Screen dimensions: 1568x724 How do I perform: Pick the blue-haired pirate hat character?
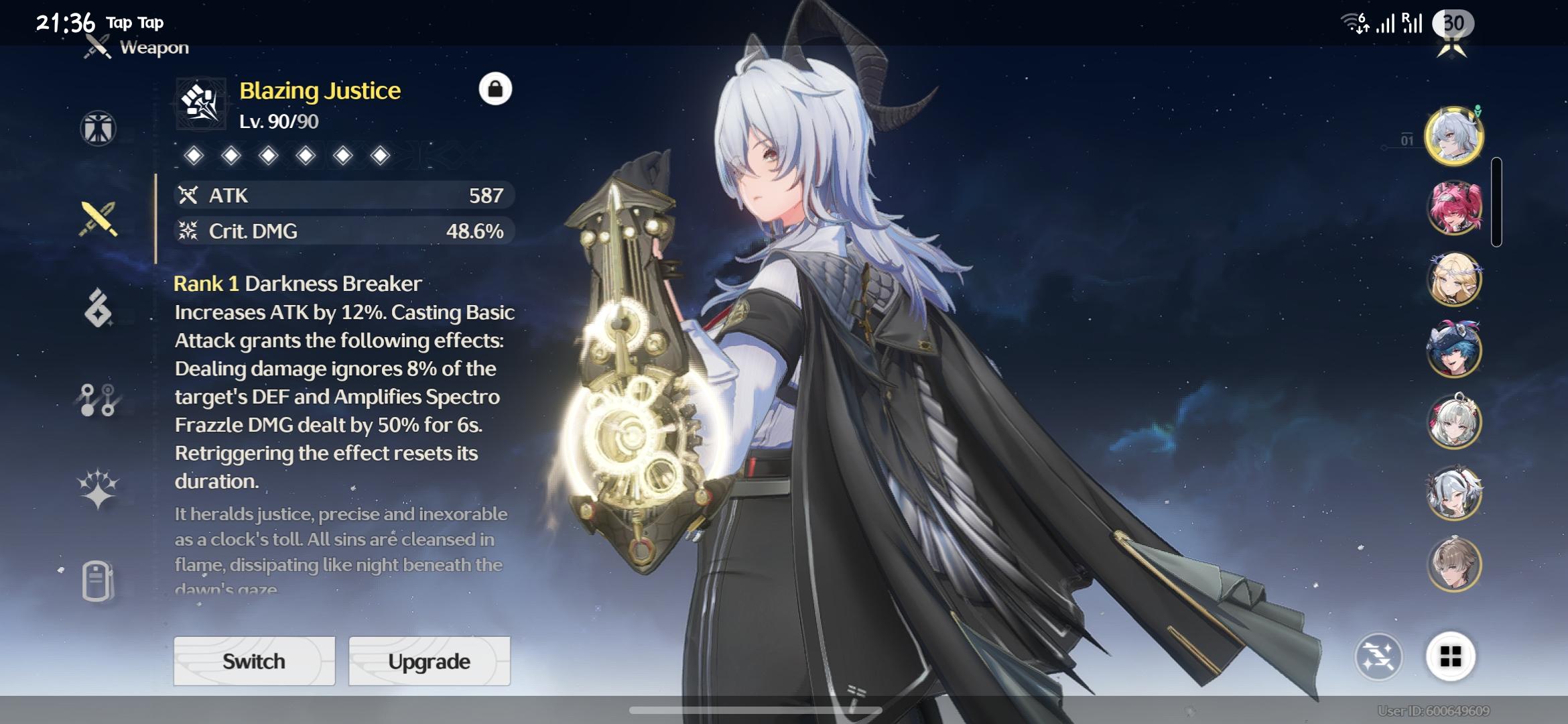(x=1453, y=351)
